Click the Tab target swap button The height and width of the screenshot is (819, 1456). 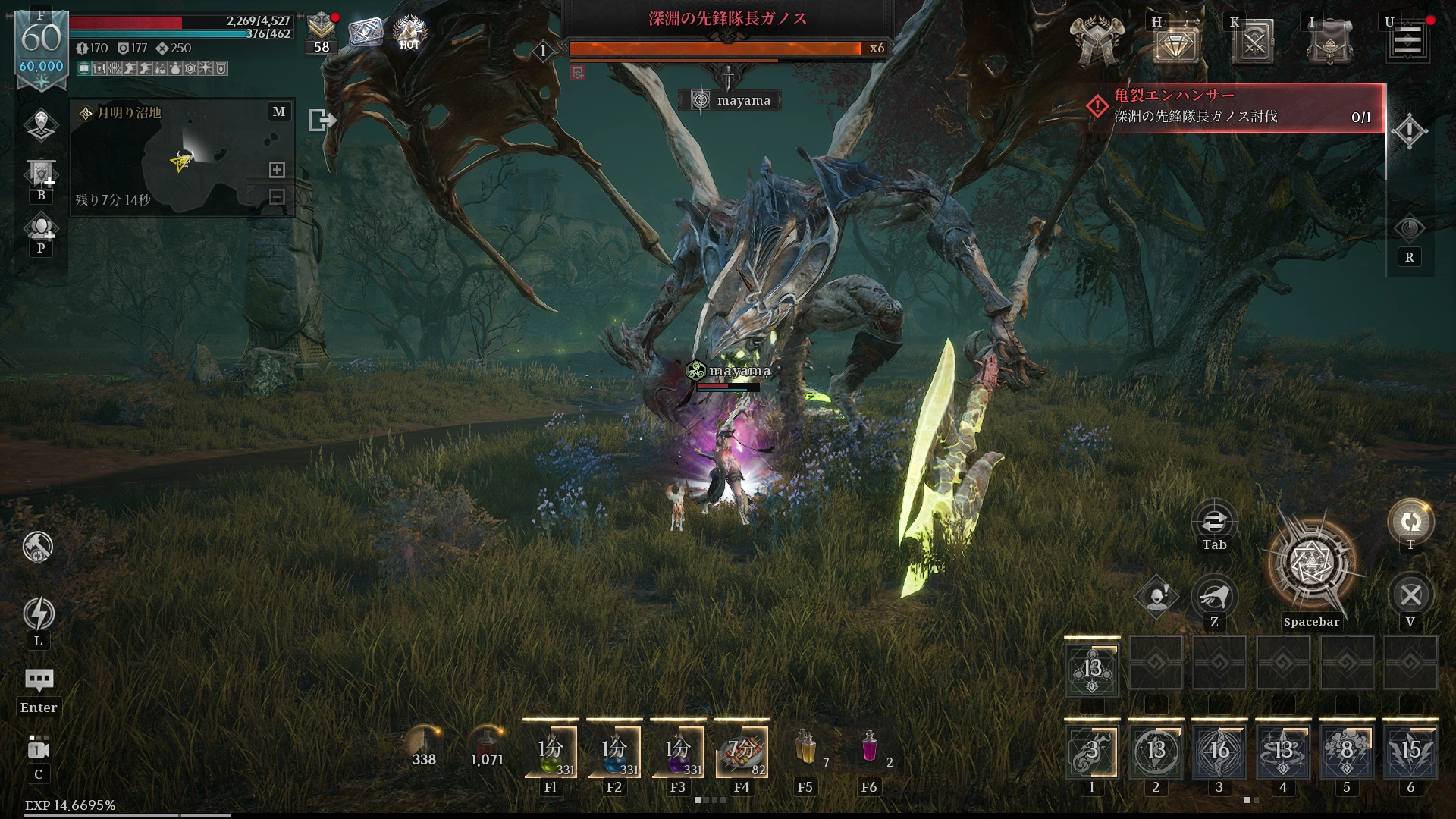pyautogui.click(x=1214, y=522)
